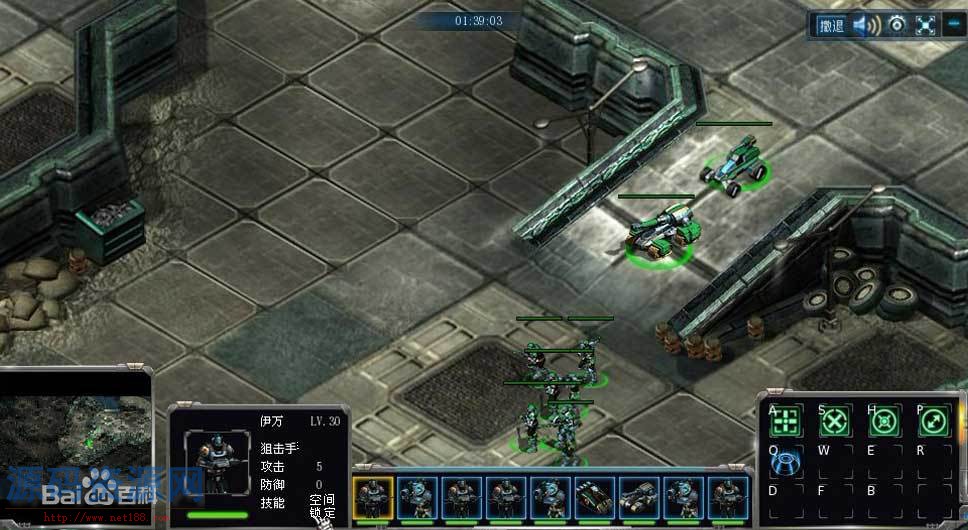Open settings via the gear icon

click(896, 25)
